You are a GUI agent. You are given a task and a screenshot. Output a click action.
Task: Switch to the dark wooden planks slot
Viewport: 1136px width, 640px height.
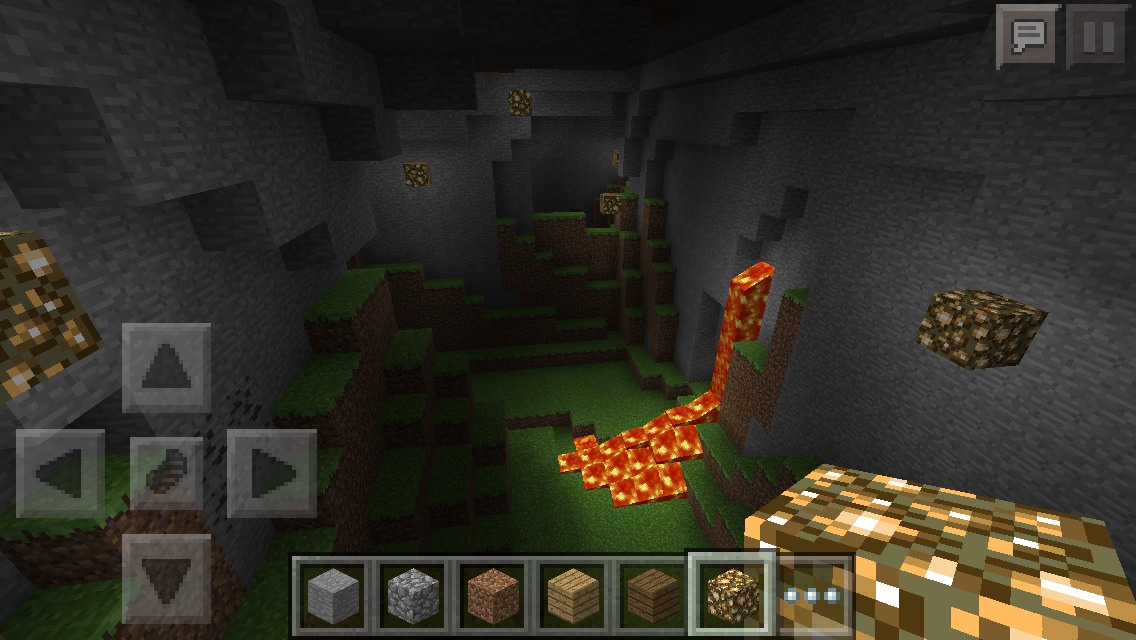[x=652, y=595]
